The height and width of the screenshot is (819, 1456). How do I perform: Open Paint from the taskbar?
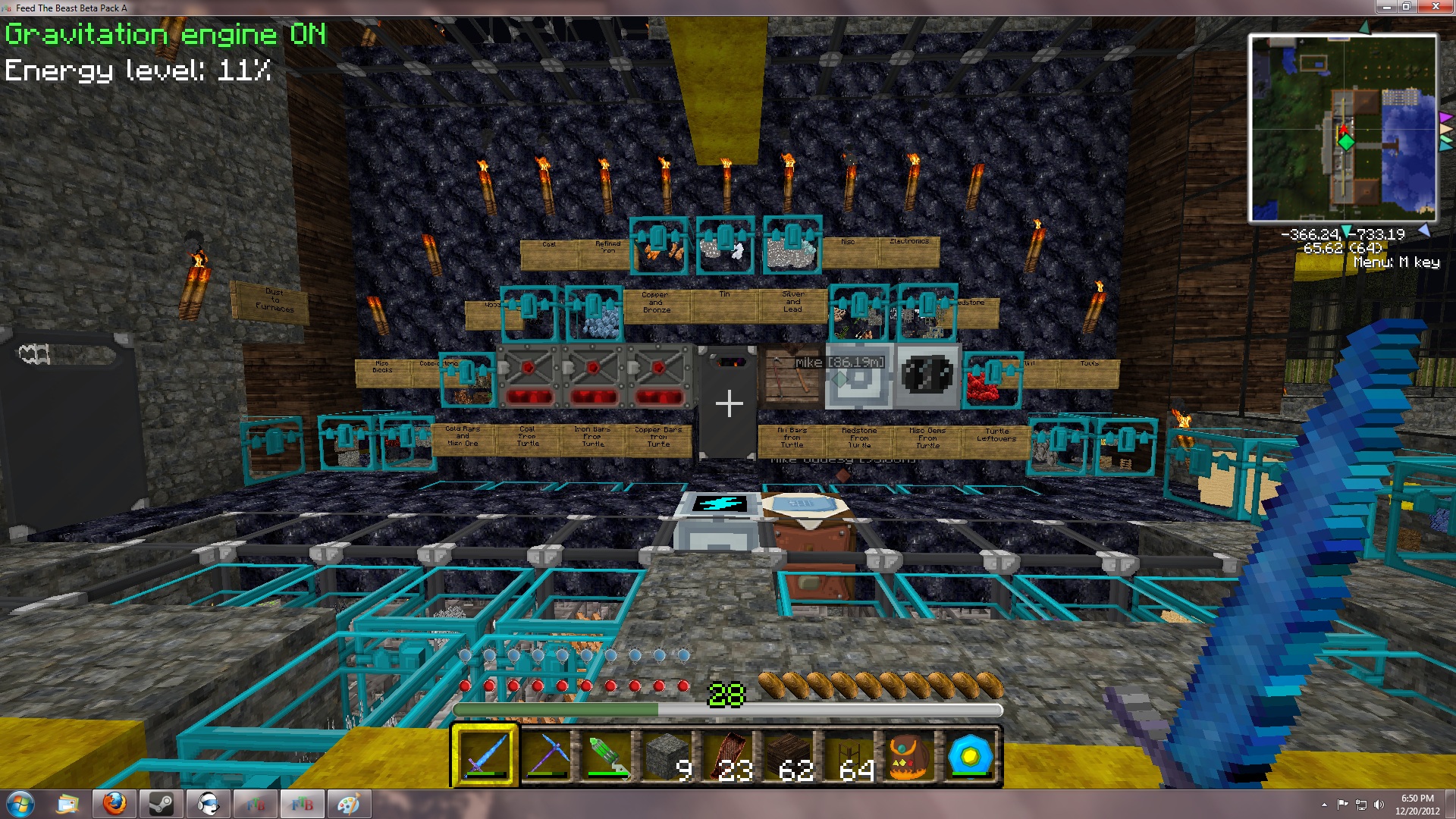coord(349,804)
